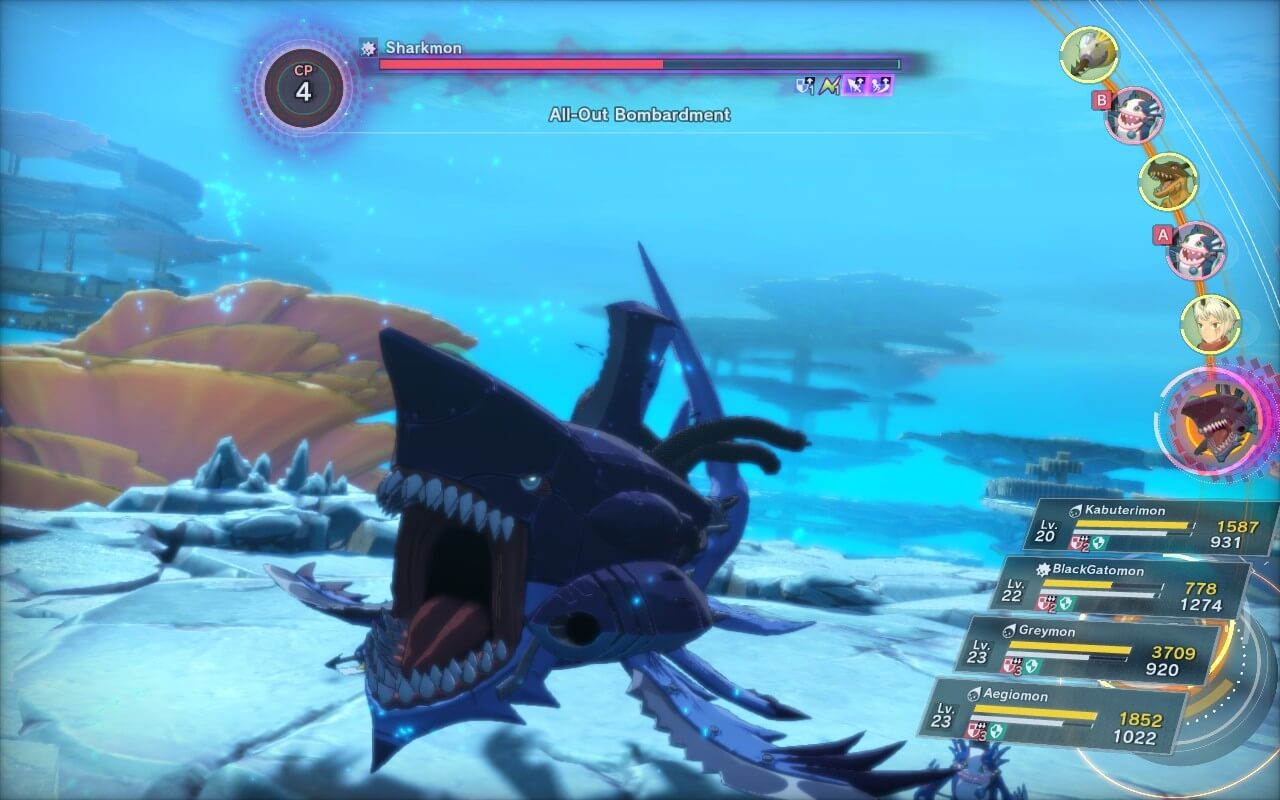Screen dimensions: 1280x800
Task: Select the orange dinosaur Greymon turn portrait
Action: coord(1168,182)
